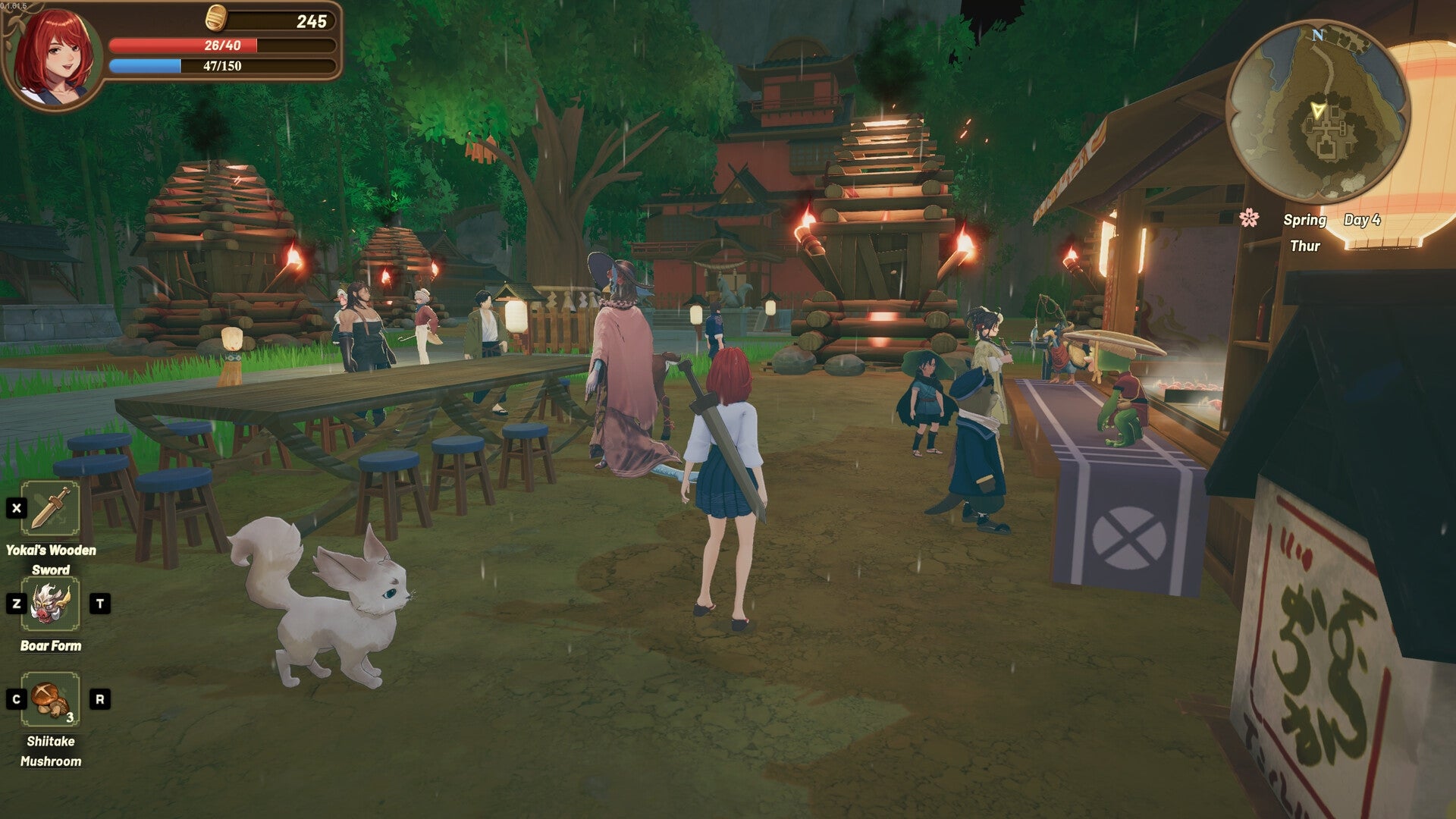Click the N compass marker on minimap
Image resolution: width=1456 pixels, height=819 pixels.
(x=1319, y=33)
